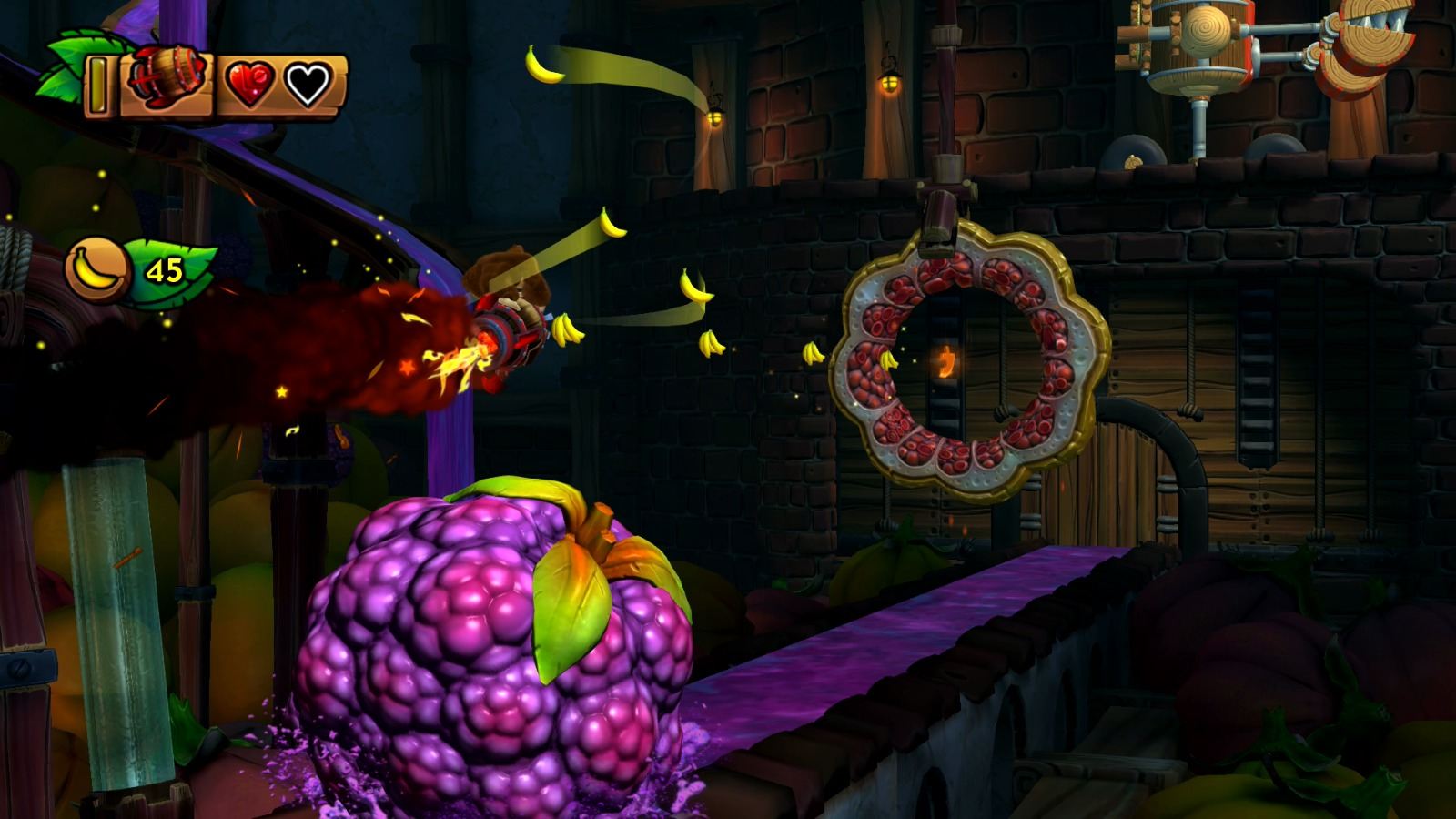Image resolution: width=1456 pixels, height=819 pixels.
Task: Click the orange flame pickup inside the ring
Action: (x=944, y=361)
